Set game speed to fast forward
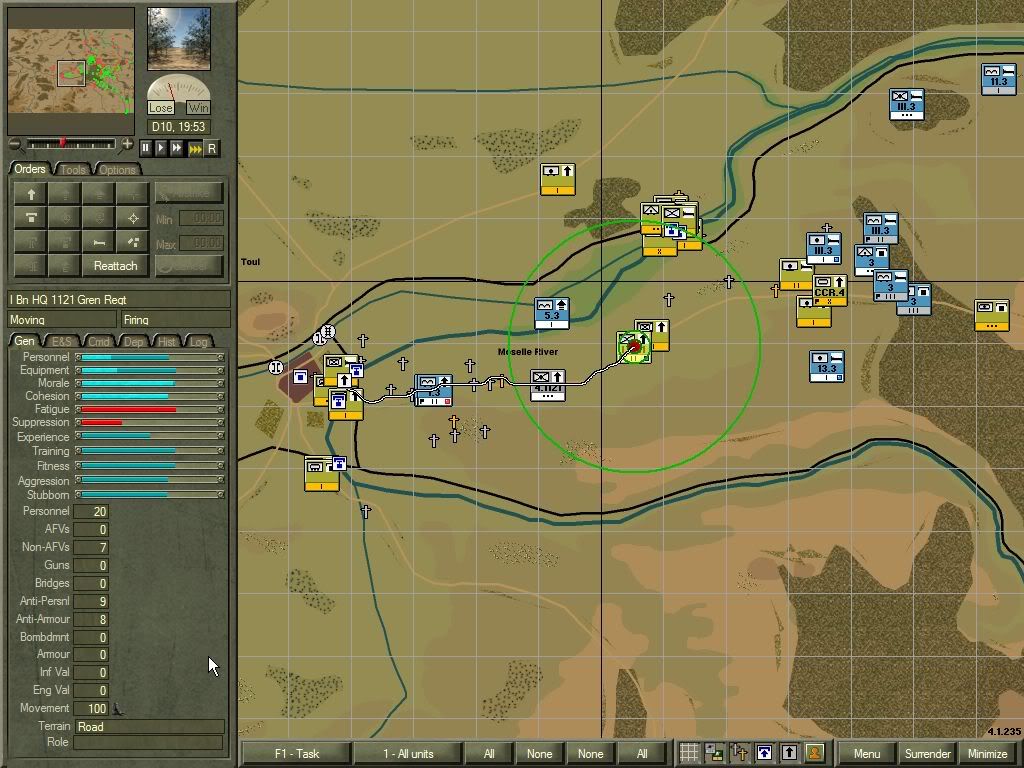1024x768 pixels. pyautogui.click(x=177, y=148)
